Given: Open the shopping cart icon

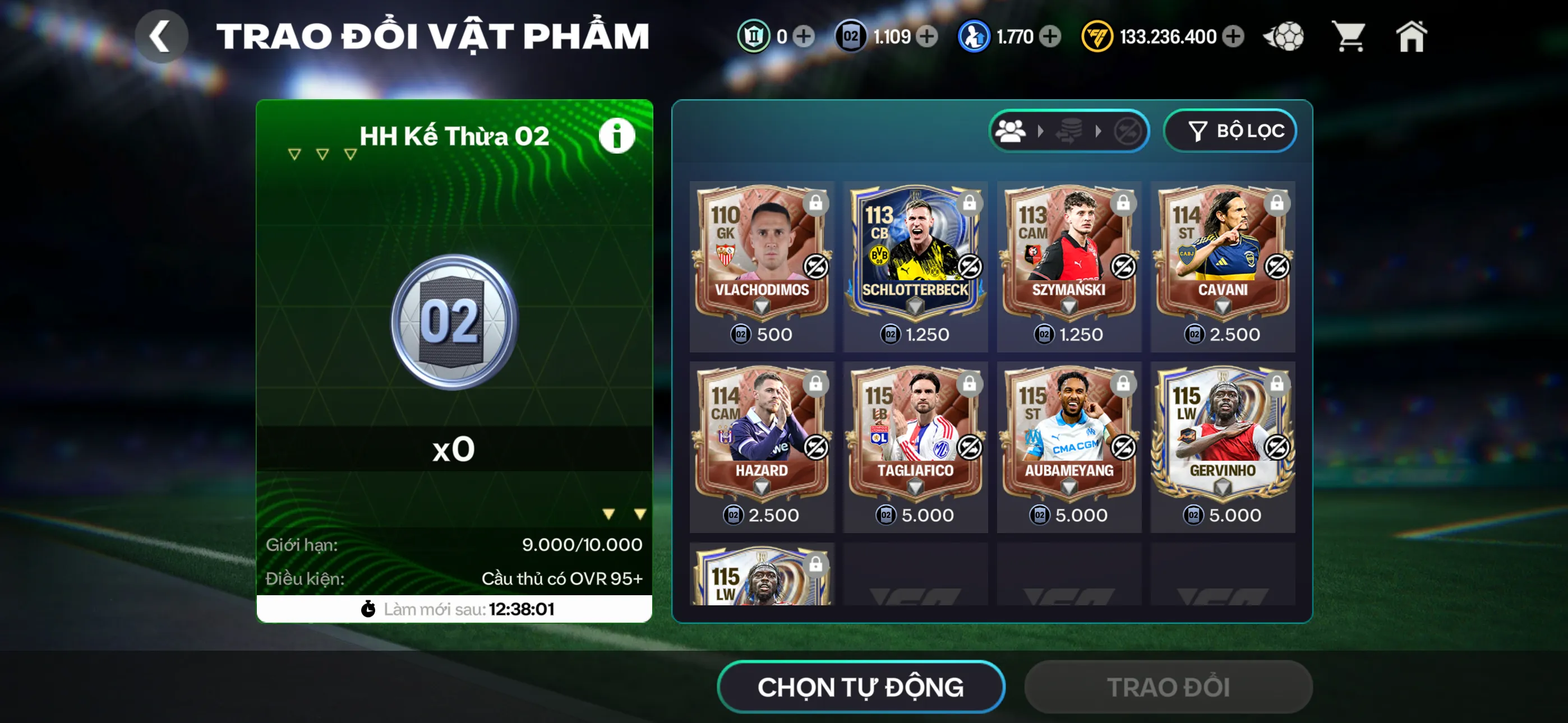Looking at the screenshot, I should [x=1349, y=36].
